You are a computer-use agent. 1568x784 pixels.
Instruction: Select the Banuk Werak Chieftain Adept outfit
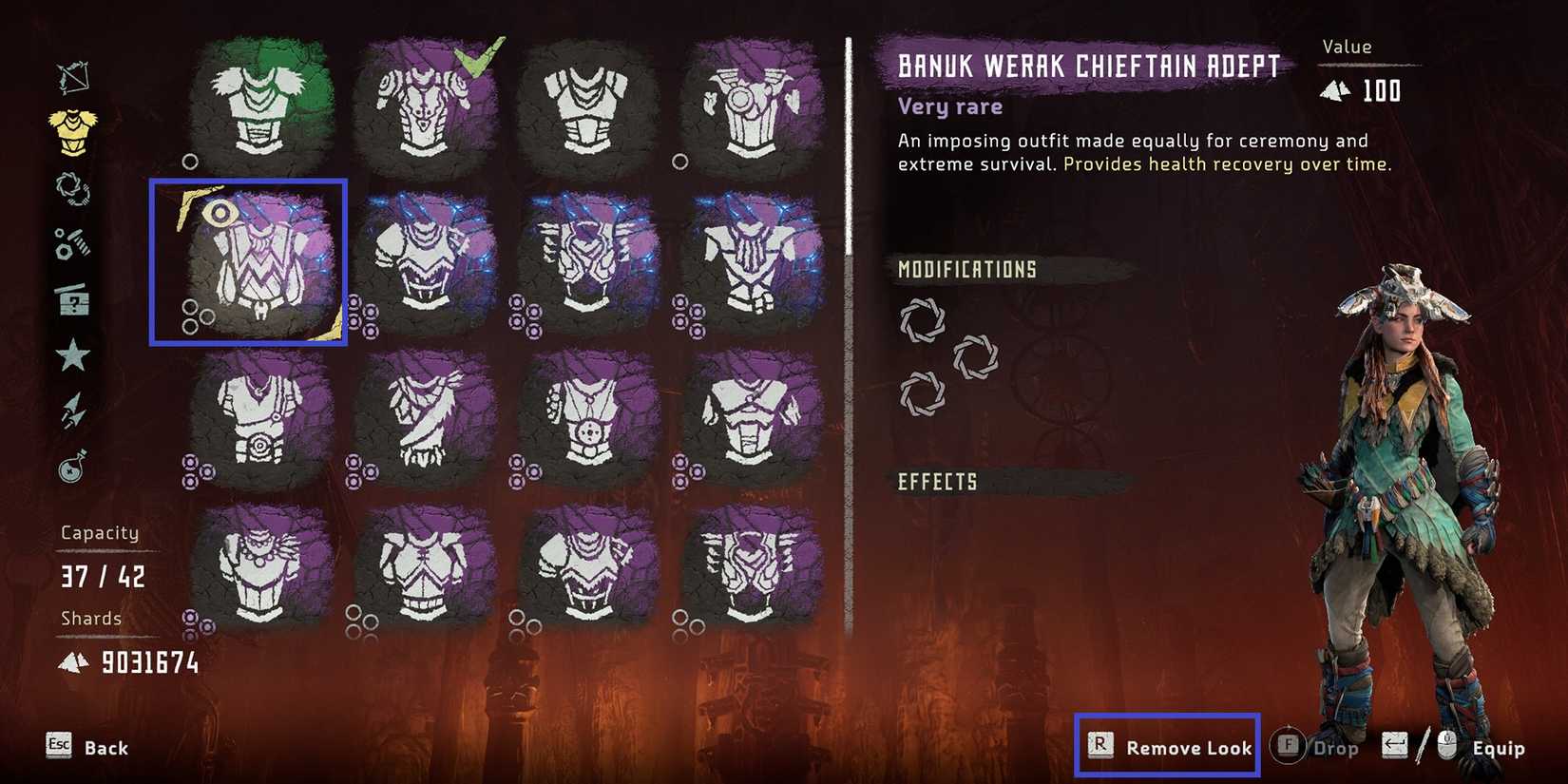(x=249, y=261)
